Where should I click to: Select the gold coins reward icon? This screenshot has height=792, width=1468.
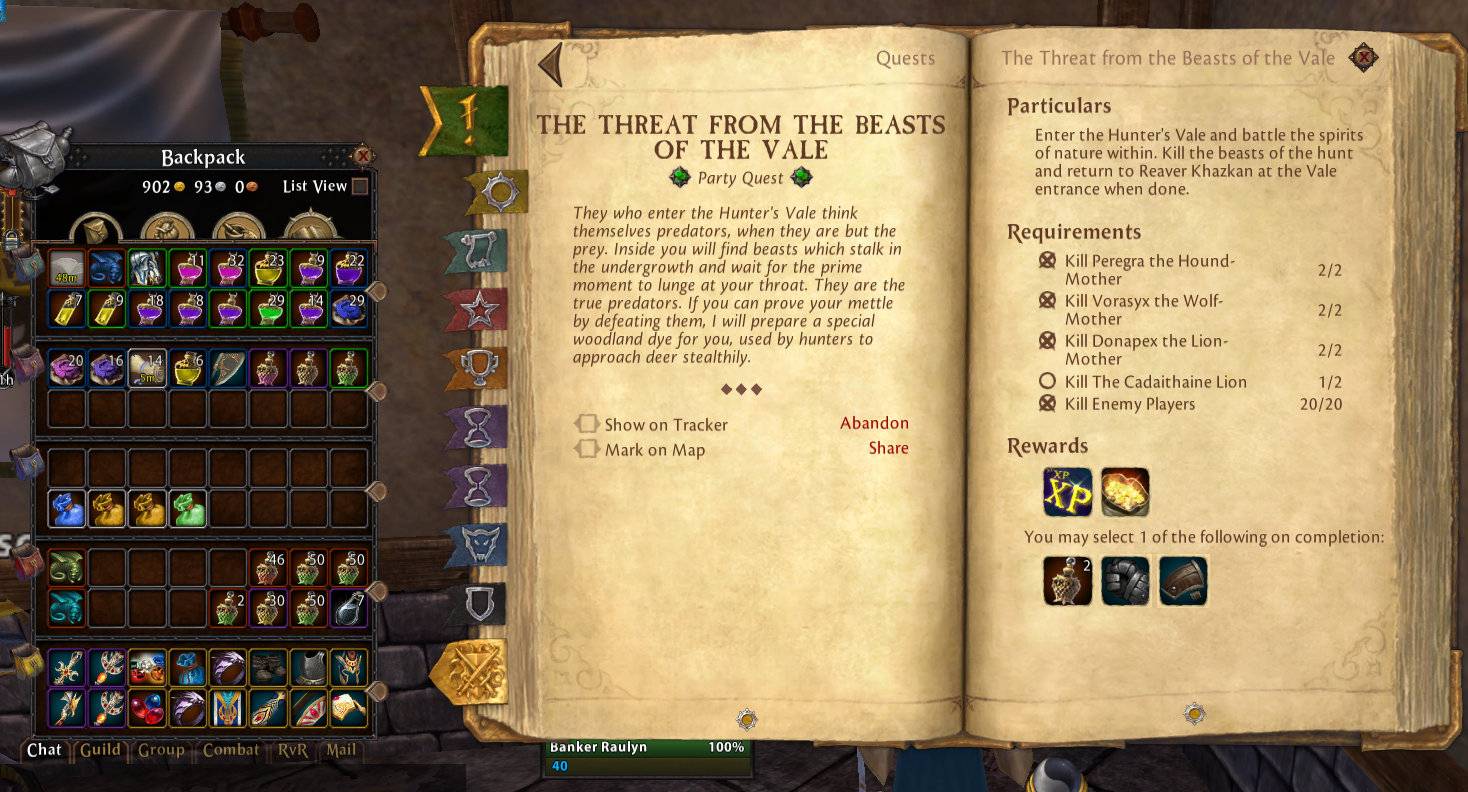coord(1125,492)
